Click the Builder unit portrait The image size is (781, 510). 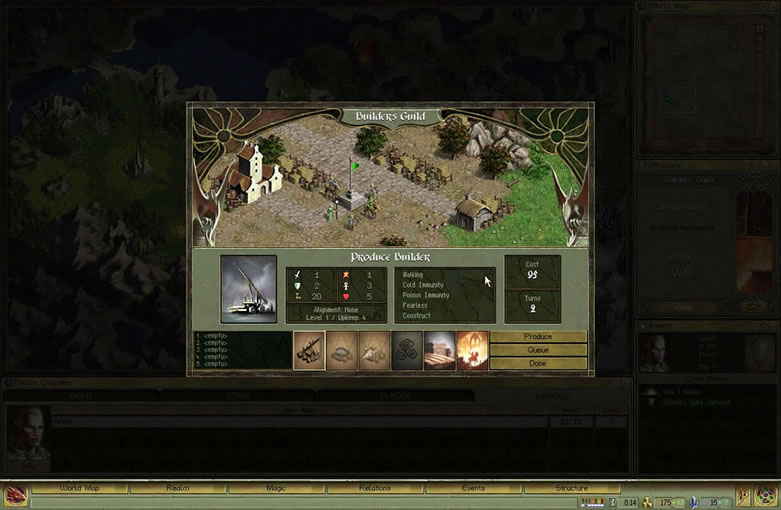[249, 289]
